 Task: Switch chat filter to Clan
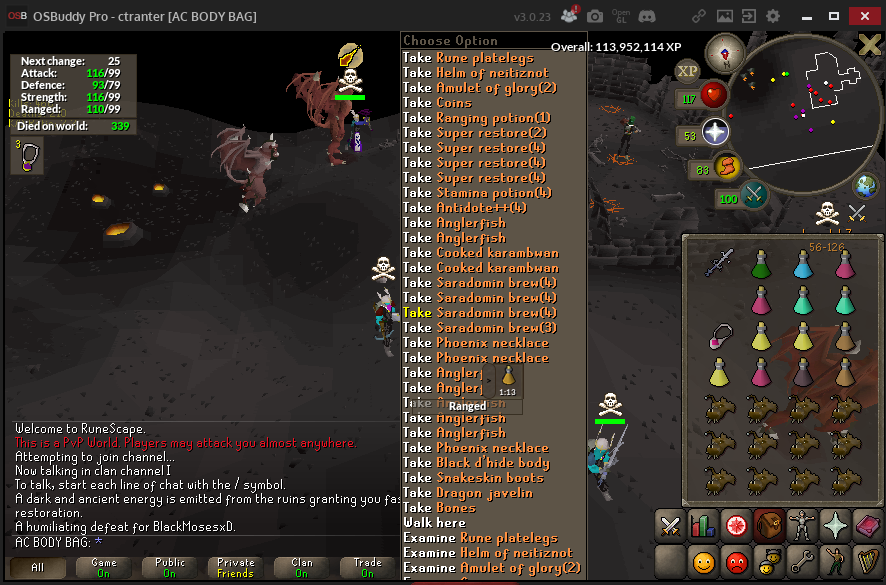tap(301, 568)
